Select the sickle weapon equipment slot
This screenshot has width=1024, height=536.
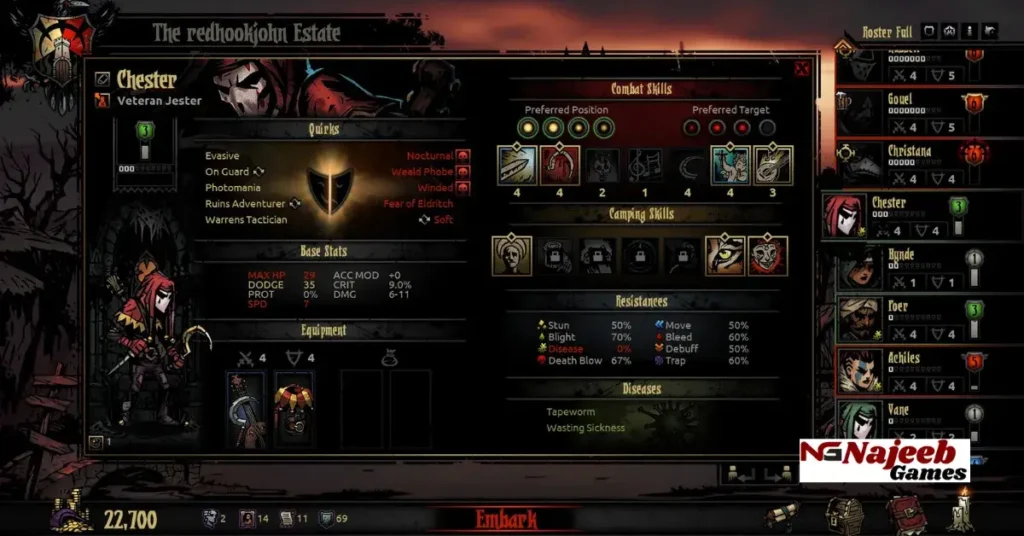click(x=245, y=409)
